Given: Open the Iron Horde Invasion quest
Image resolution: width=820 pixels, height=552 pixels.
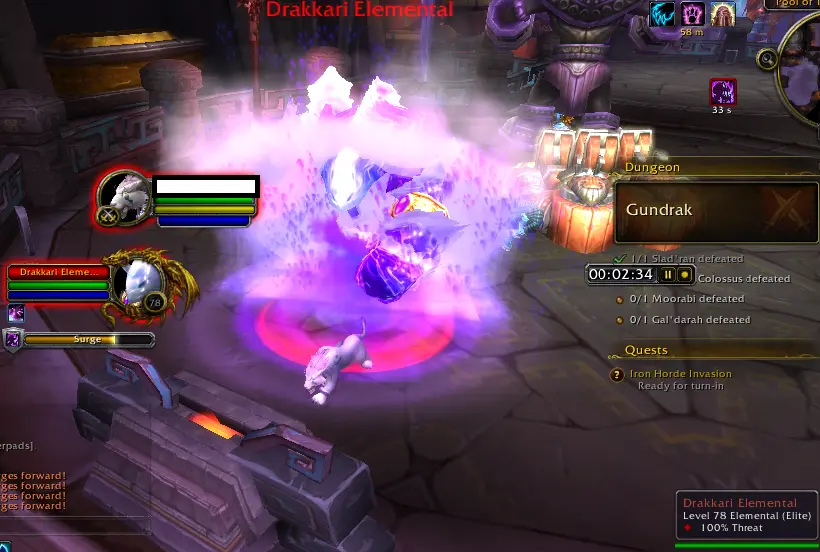Looking at the screenshot, I should [680, 374].
